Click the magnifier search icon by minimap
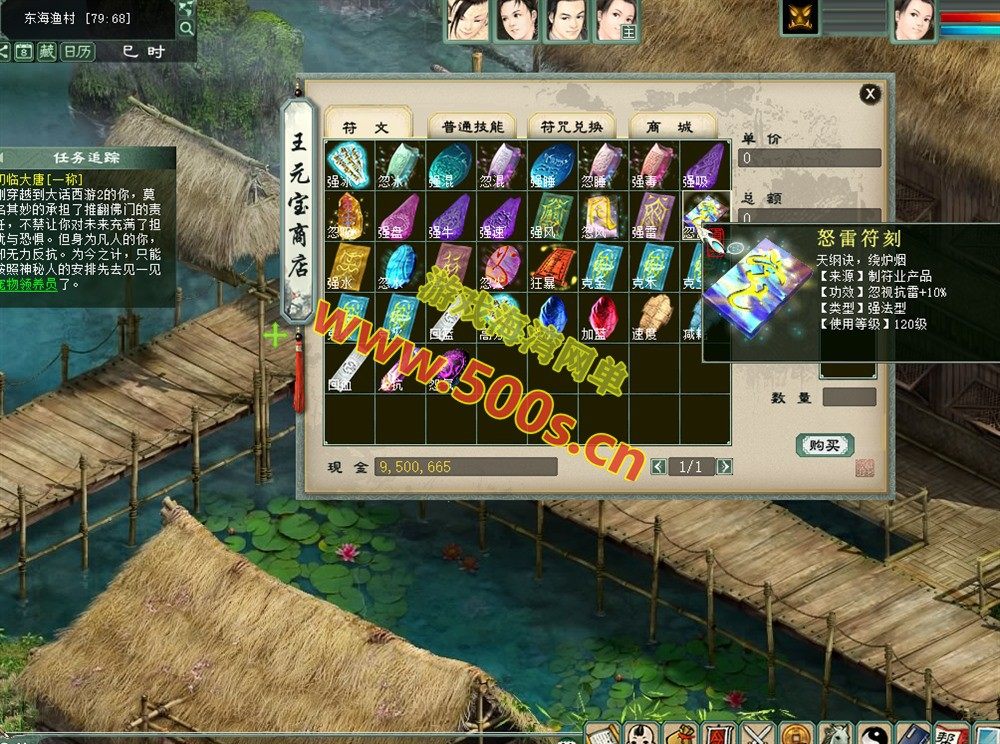The image size is (1000, 744). 186,26
